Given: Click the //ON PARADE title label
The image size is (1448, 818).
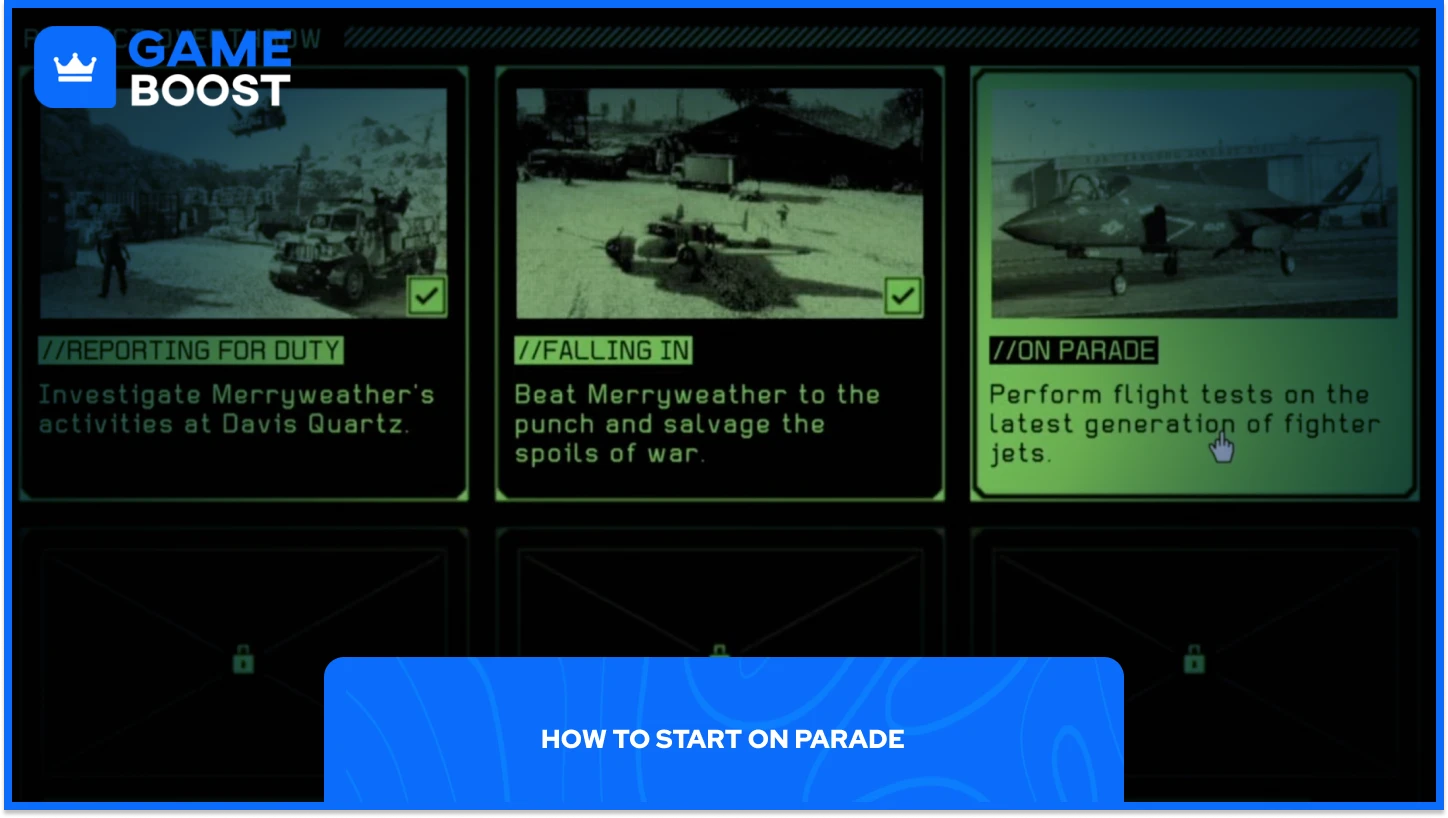Looking at the screenshot, I should 1075,350.
